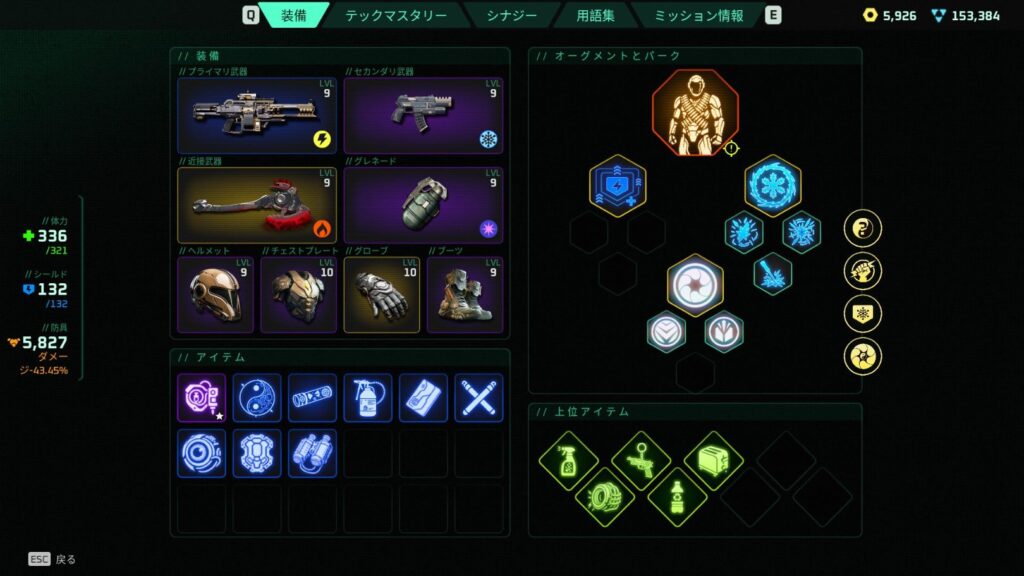Select the grenade equipment slot
The image size is (1024, 576).
423,205
